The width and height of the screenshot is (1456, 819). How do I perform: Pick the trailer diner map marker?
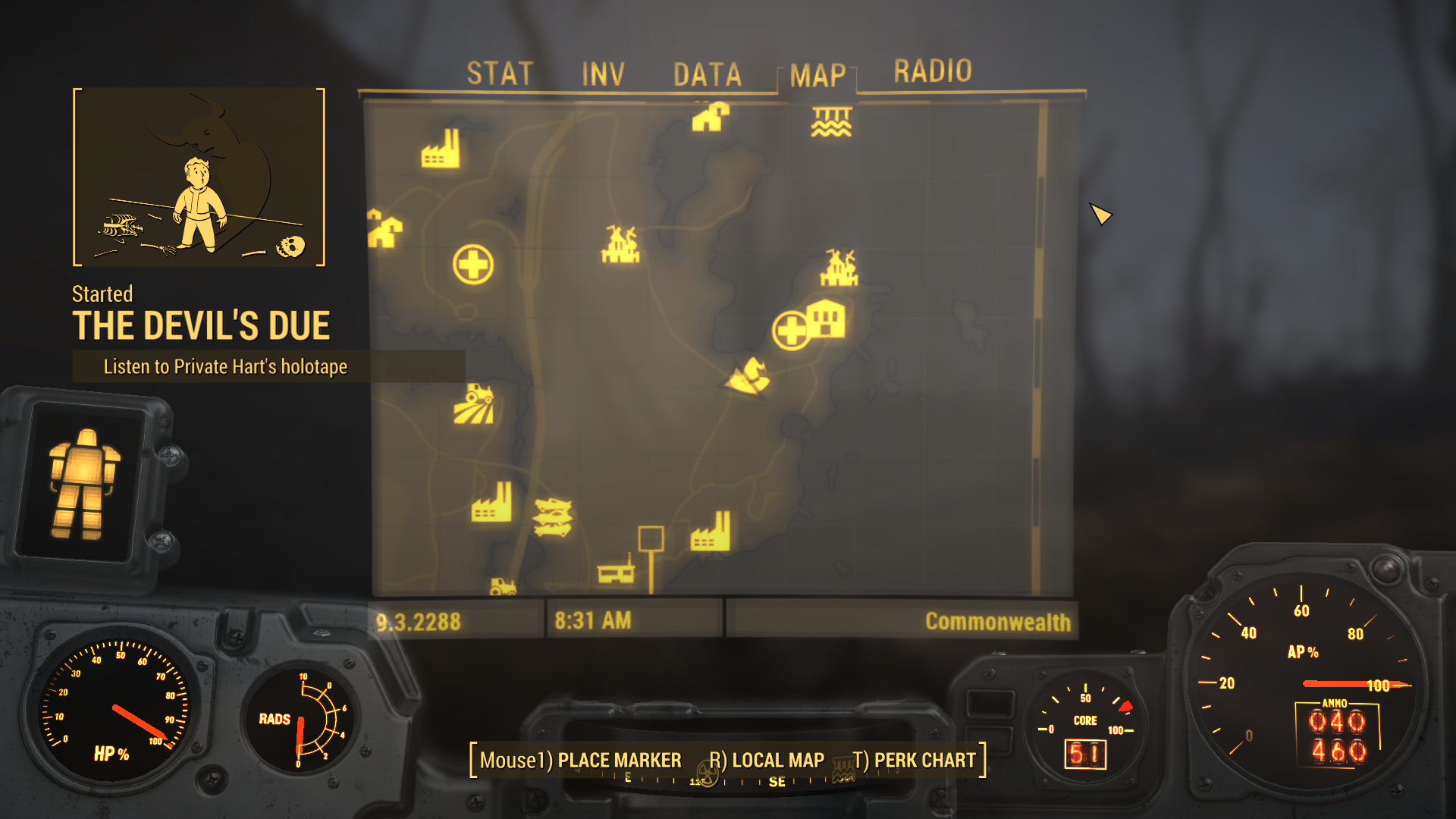pos(616,571)
